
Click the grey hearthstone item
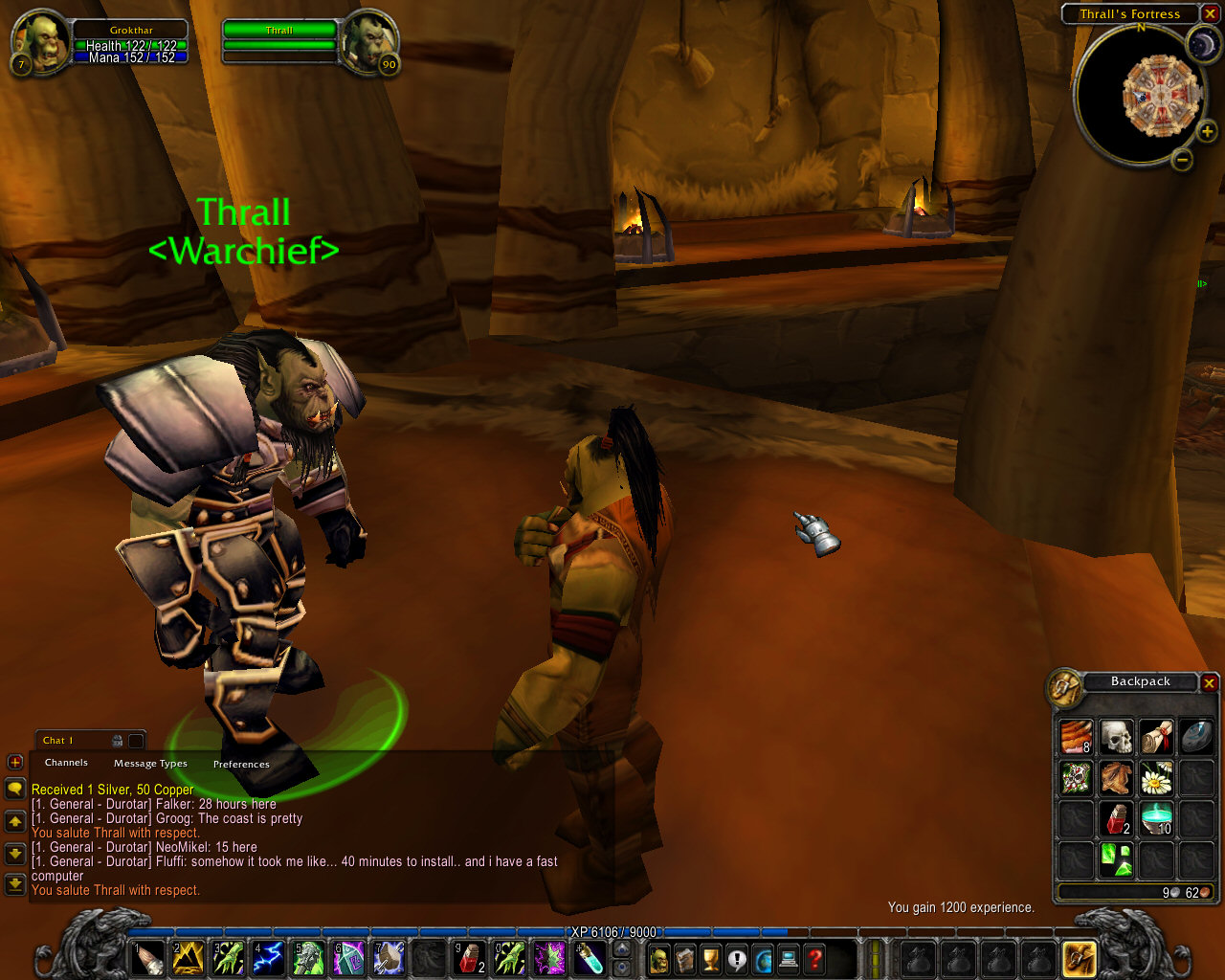1196,738
